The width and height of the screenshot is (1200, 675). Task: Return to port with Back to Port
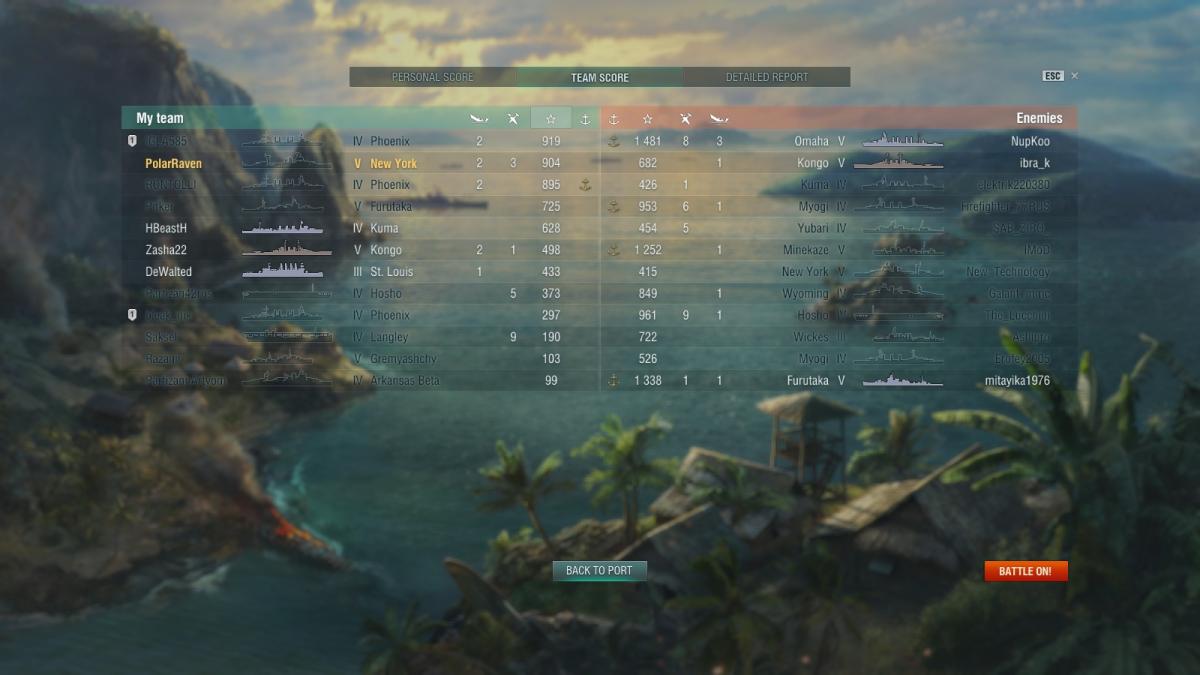600,571
